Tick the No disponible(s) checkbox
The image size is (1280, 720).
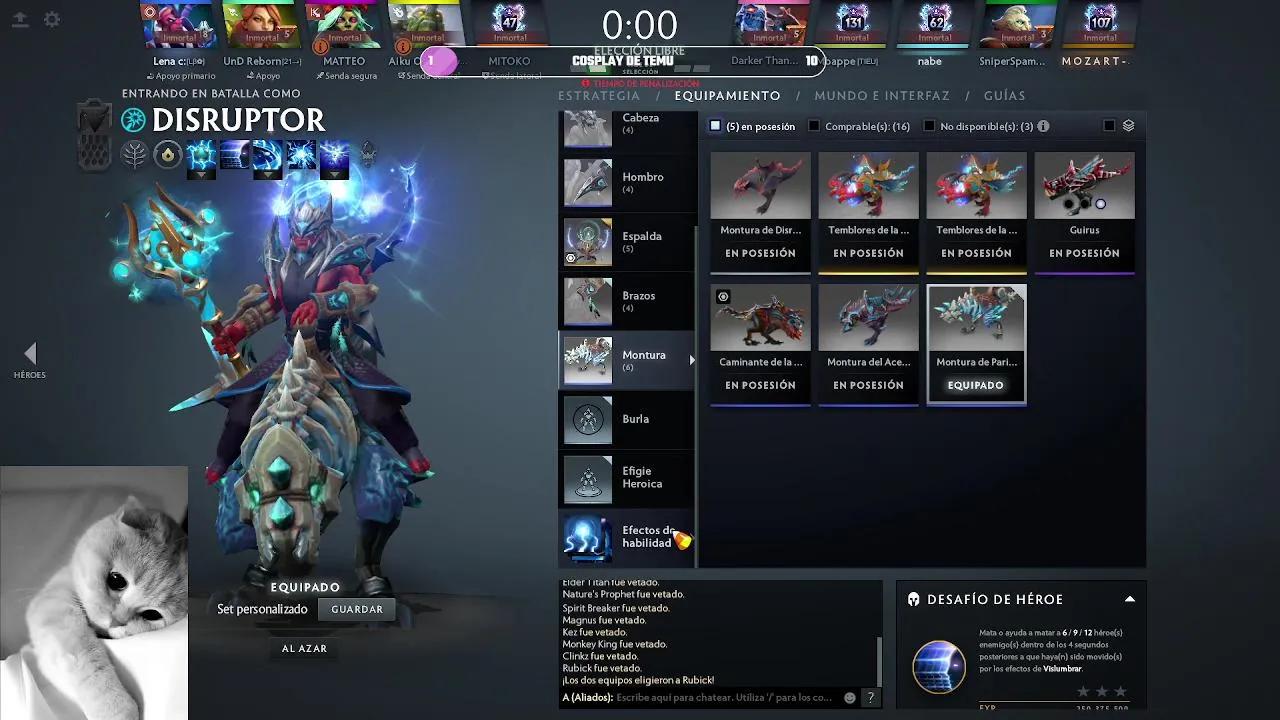[x=929, y=126]
